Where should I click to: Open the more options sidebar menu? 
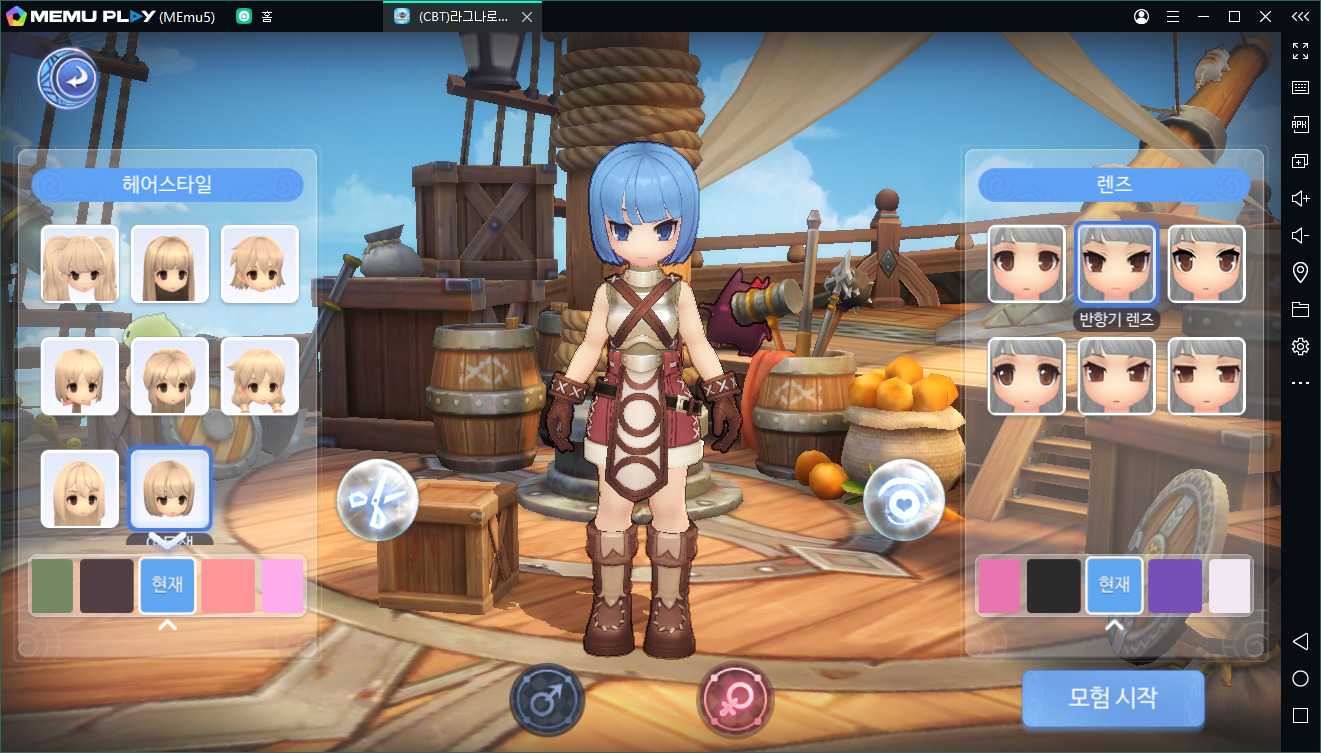coord(1300,382)
